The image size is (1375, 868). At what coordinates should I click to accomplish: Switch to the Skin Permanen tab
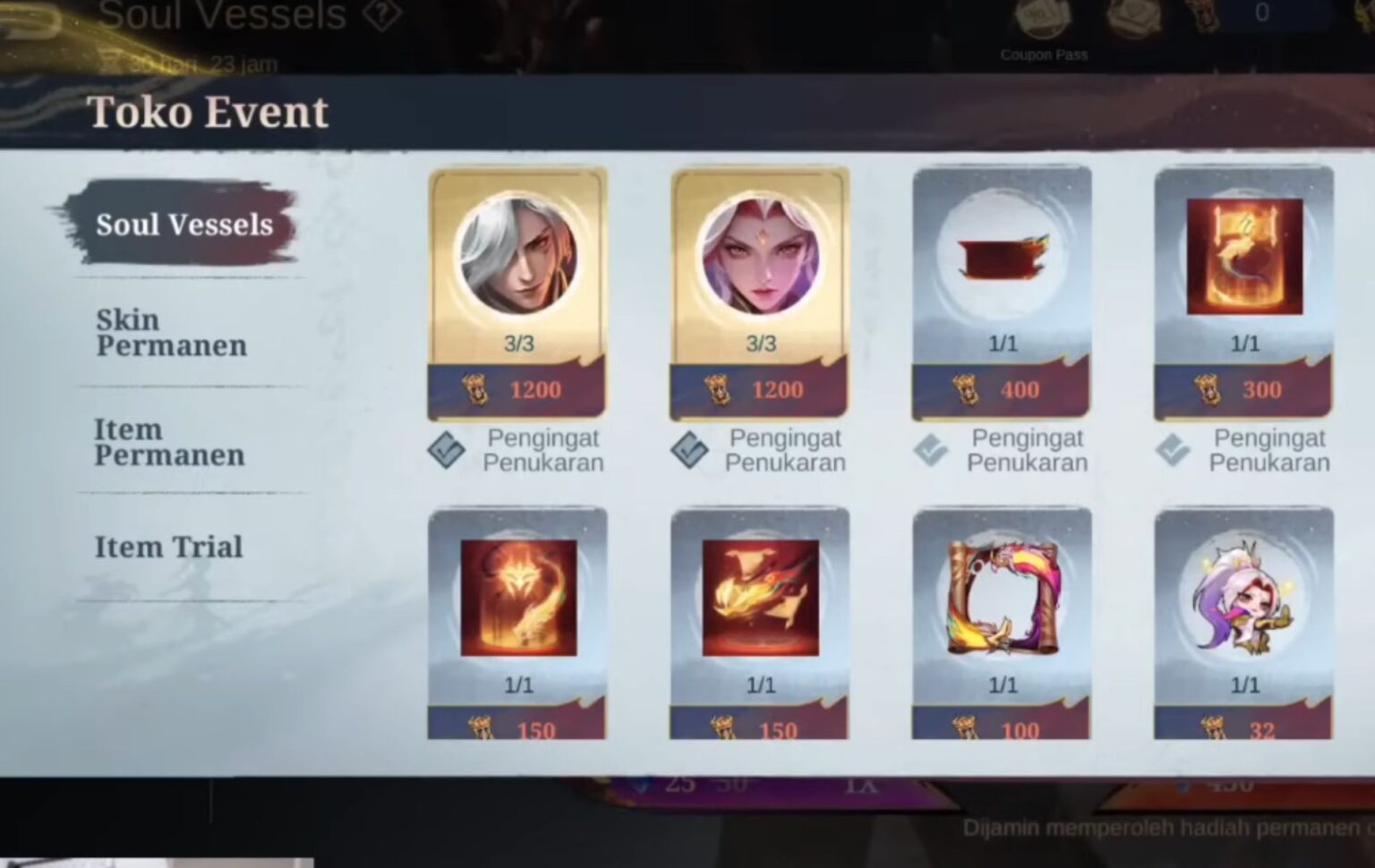point(170,333)
